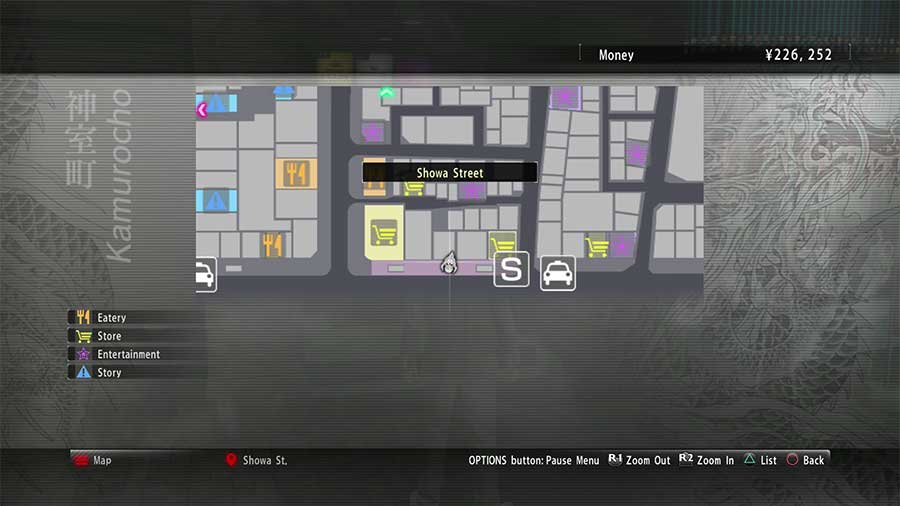Select the blue house marker at map top
The width and height of the screenshot is (900, 506).
coord(284,92)
